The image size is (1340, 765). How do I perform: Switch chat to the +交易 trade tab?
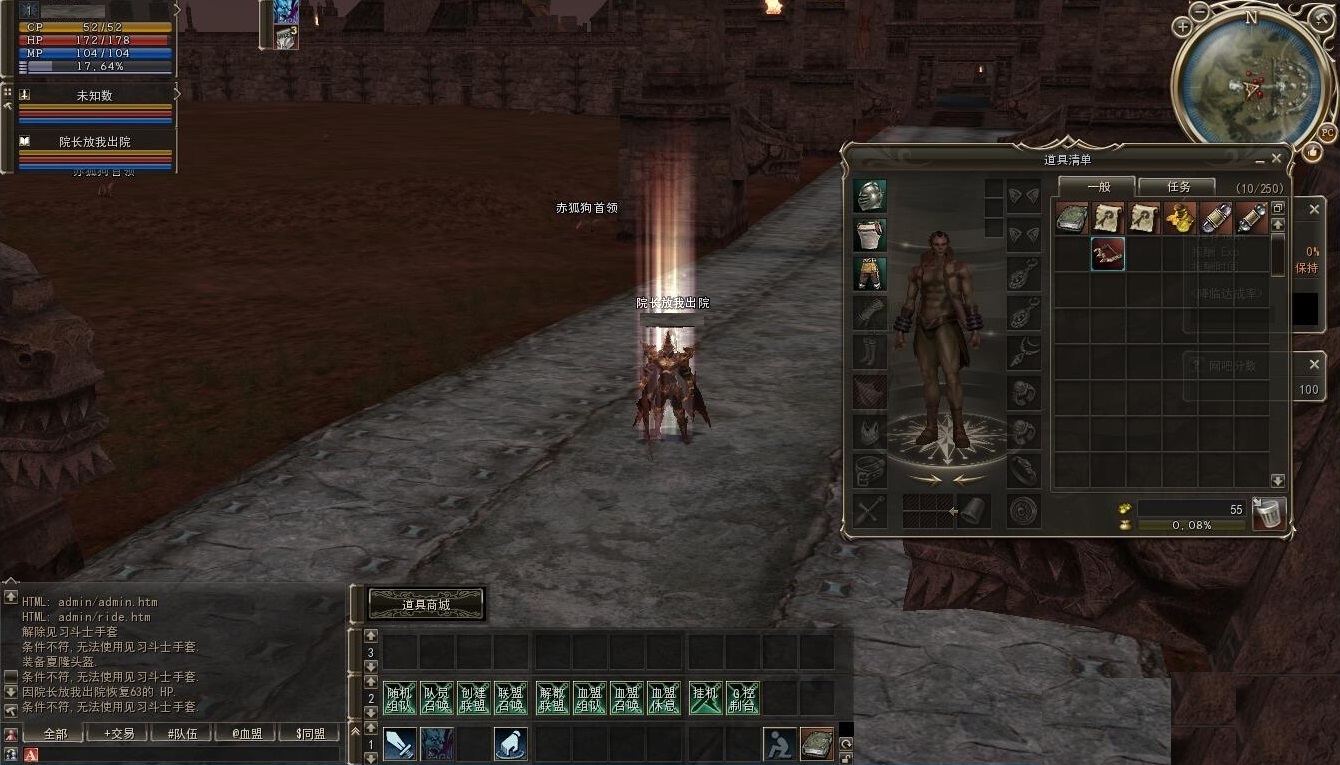119,733
